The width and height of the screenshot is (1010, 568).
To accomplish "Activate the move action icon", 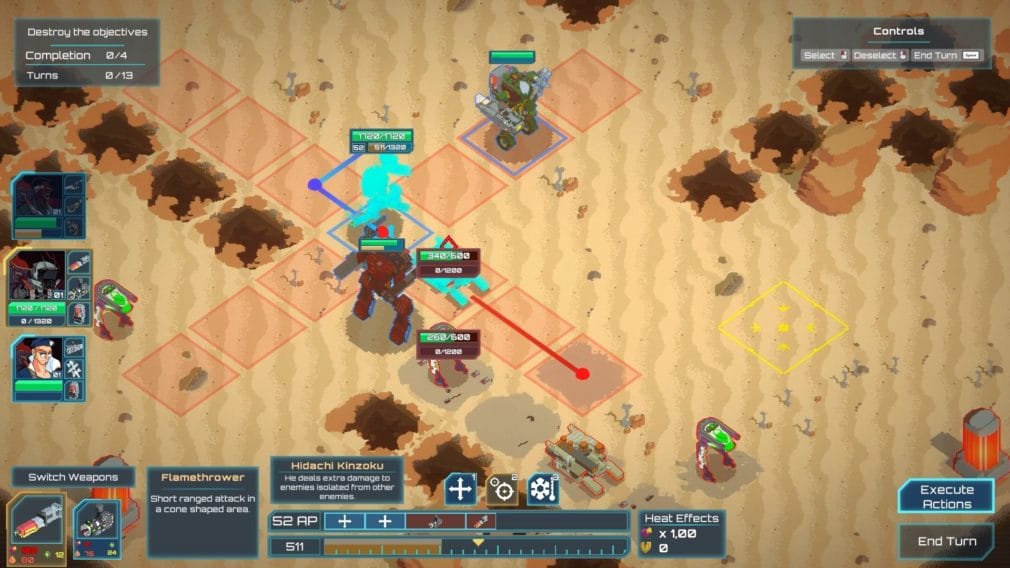I will click(460, 489).
